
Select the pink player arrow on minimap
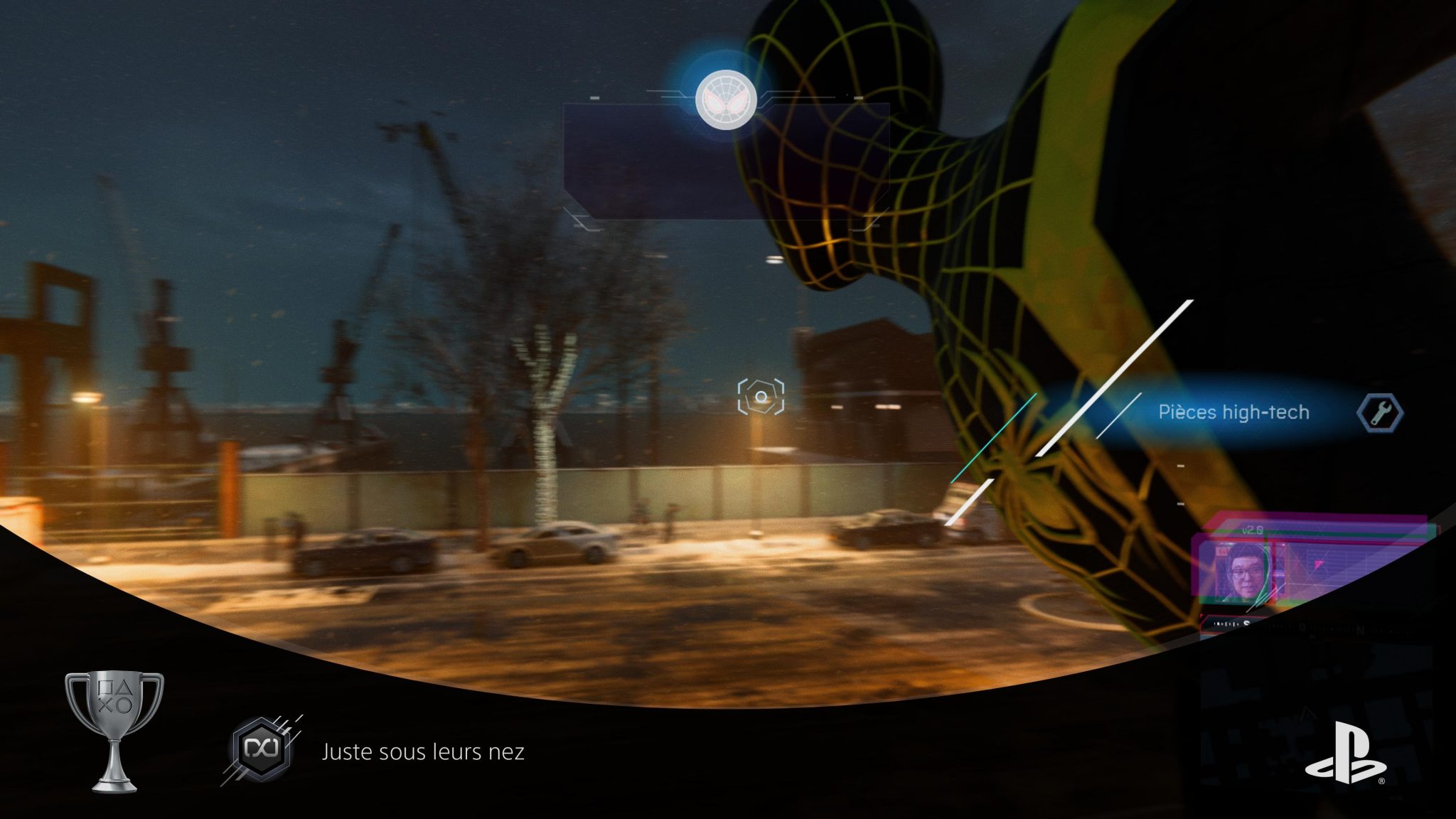1318,564
